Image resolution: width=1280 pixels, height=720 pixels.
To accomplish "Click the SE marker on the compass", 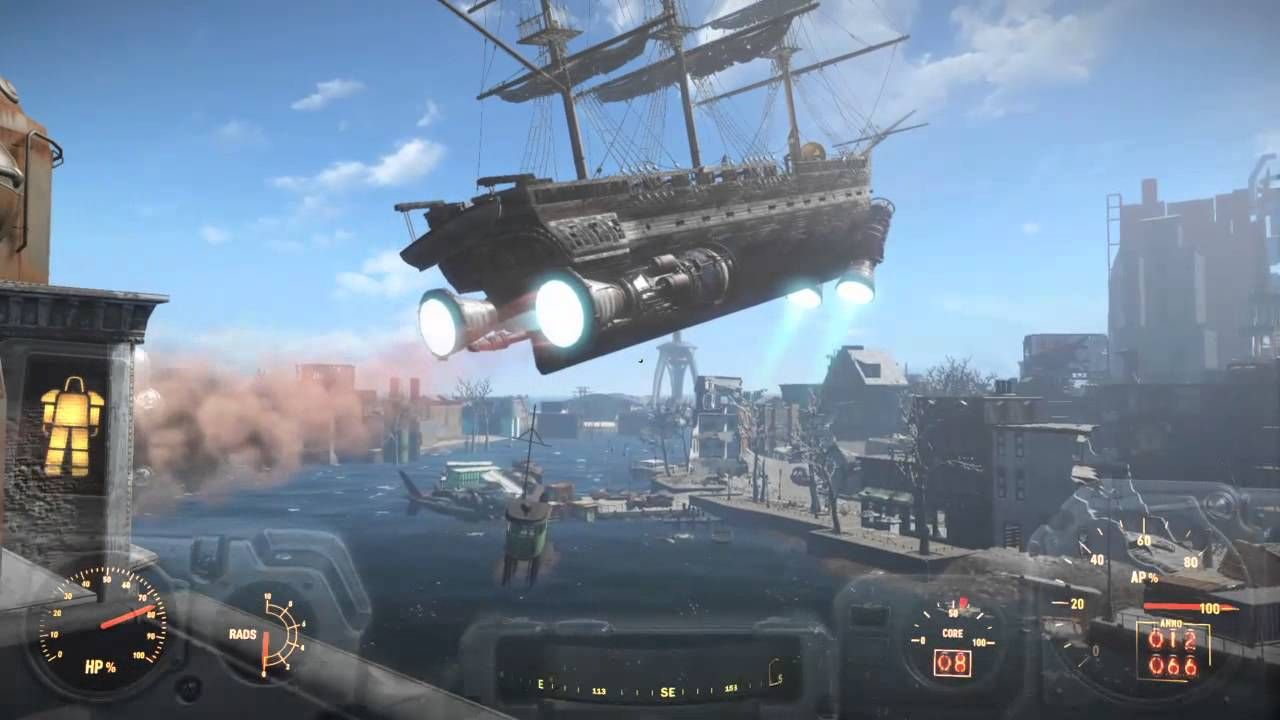I will pyautogui.click(x=667, y=692).
